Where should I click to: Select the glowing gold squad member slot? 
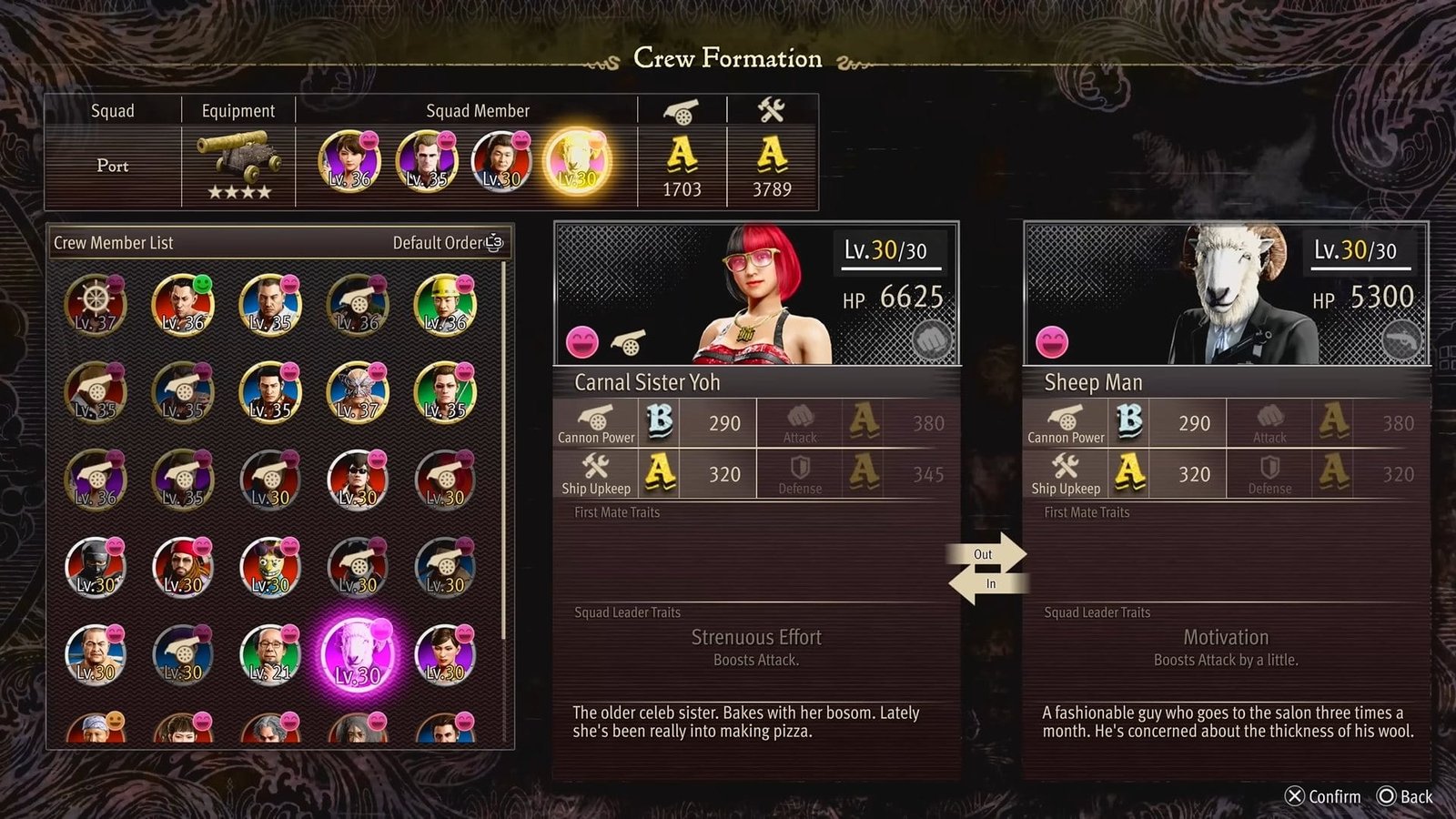577,161
